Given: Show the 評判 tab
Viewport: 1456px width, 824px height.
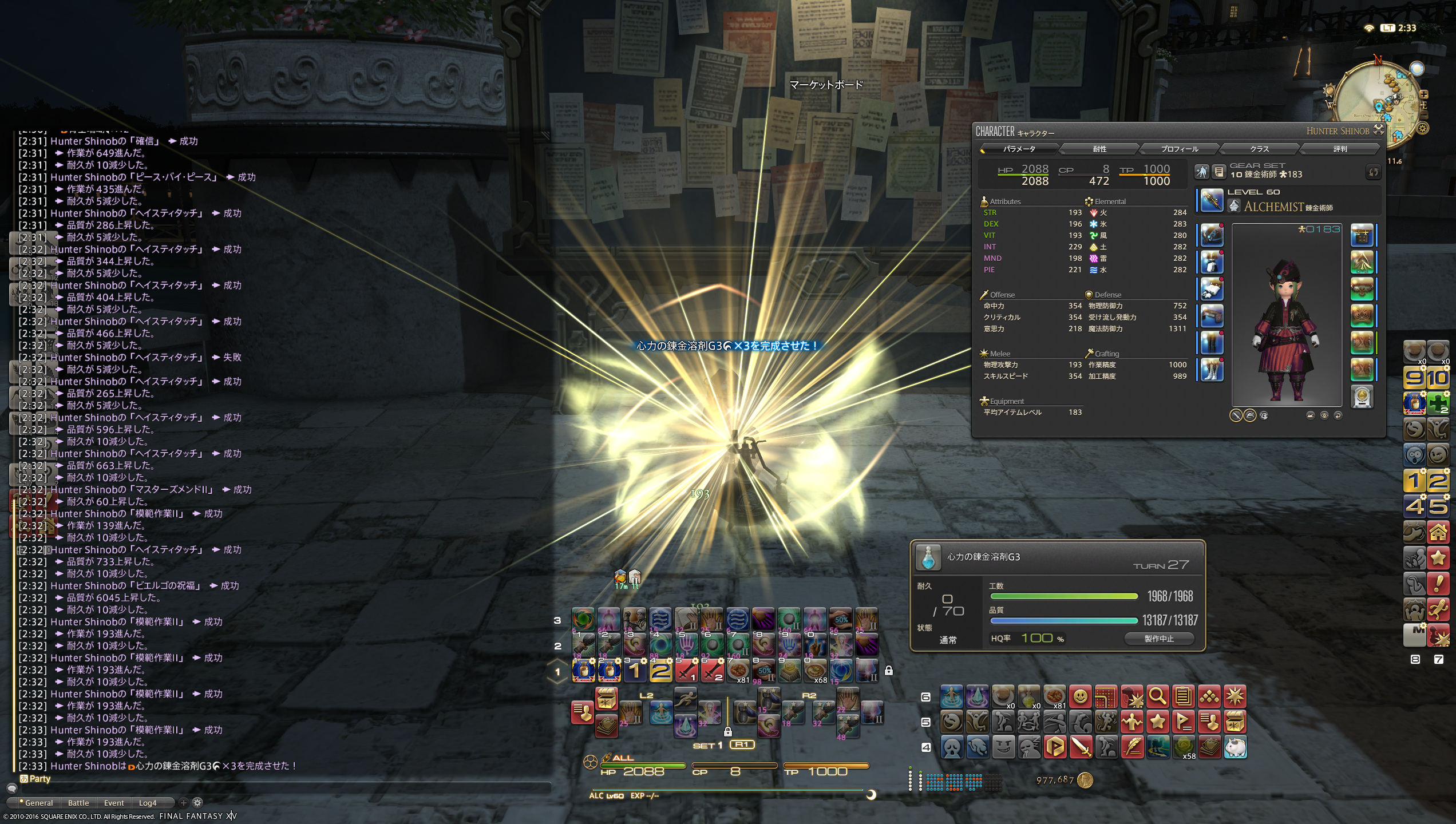Looking at the screenshot, I should pyautogui.click(x=1340, y=149).
